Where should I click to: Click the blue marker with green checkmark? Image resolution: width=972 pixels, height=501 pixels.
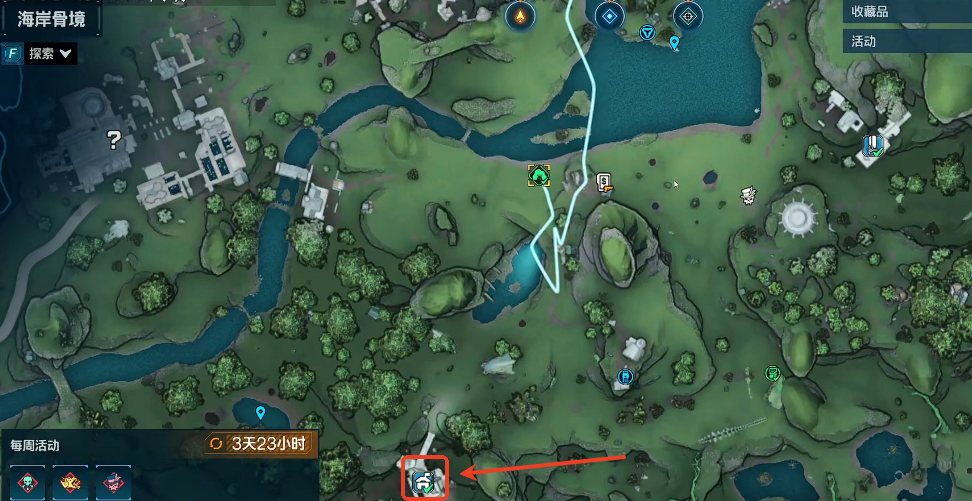click(x=873, y=146)
